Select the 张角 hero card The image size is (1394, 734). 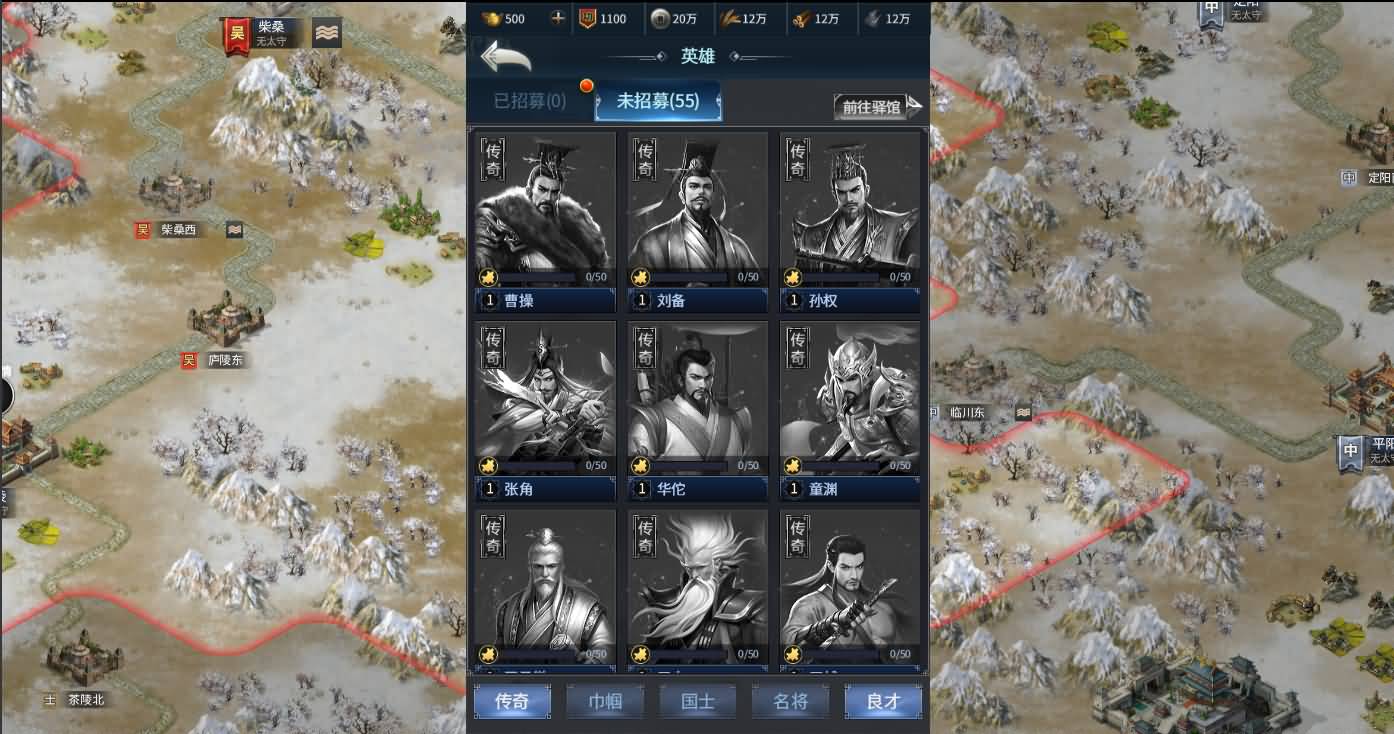coord(545,410)
